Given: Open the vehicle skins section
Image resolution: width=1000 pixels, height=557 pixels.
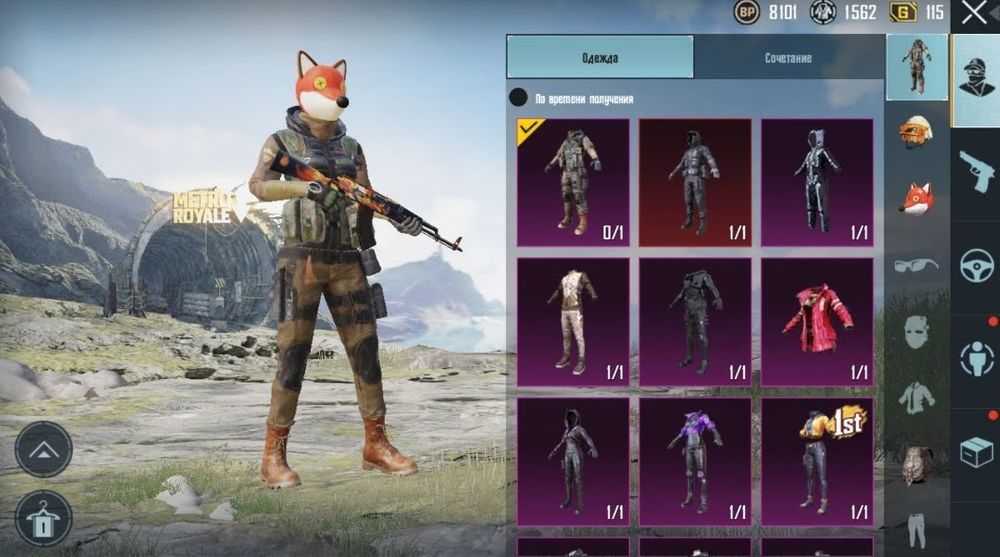Looking at the screenshot, I should pos(976,266).
